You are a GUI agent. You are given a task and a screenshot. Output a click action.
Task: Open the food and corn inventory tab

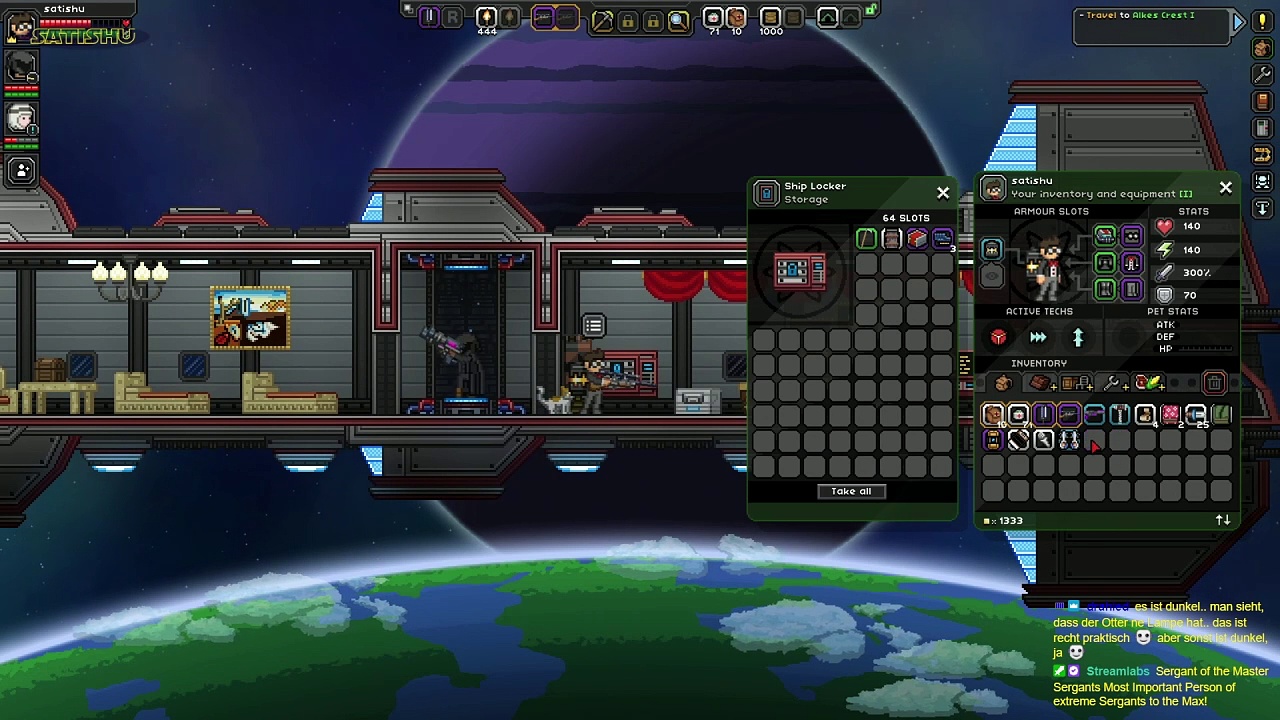point(1147,383)
